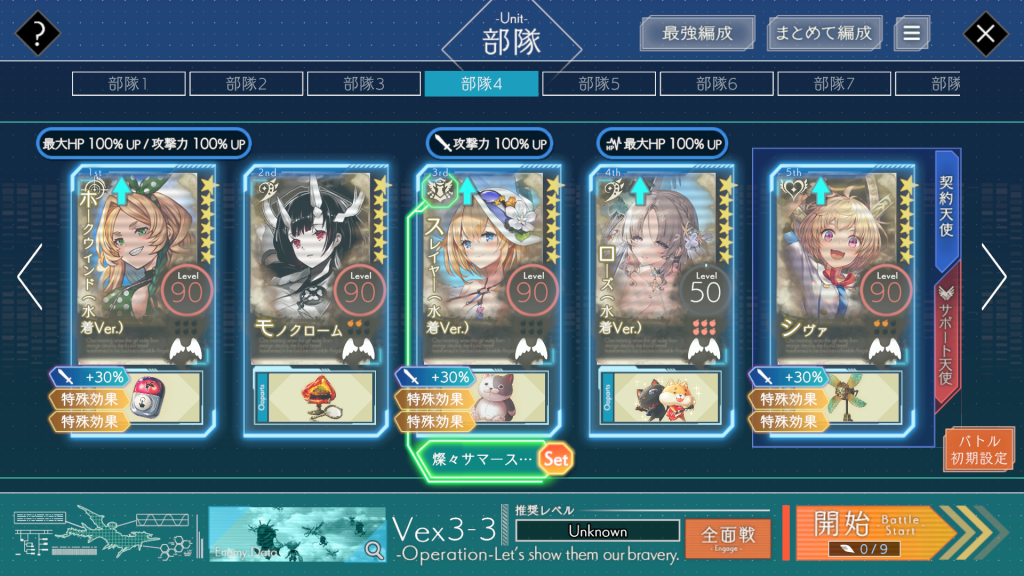Switch to the 部隊1 tab

coord(128,84)
